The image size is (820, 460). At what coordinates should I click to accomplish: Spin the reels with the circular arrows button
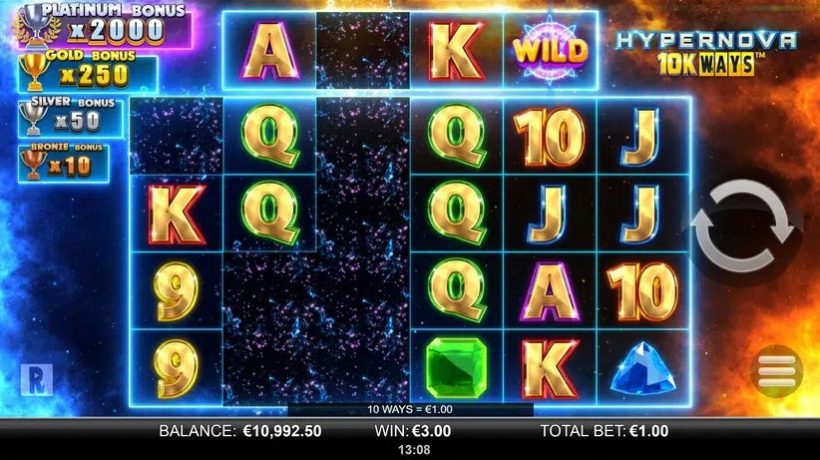742,226
